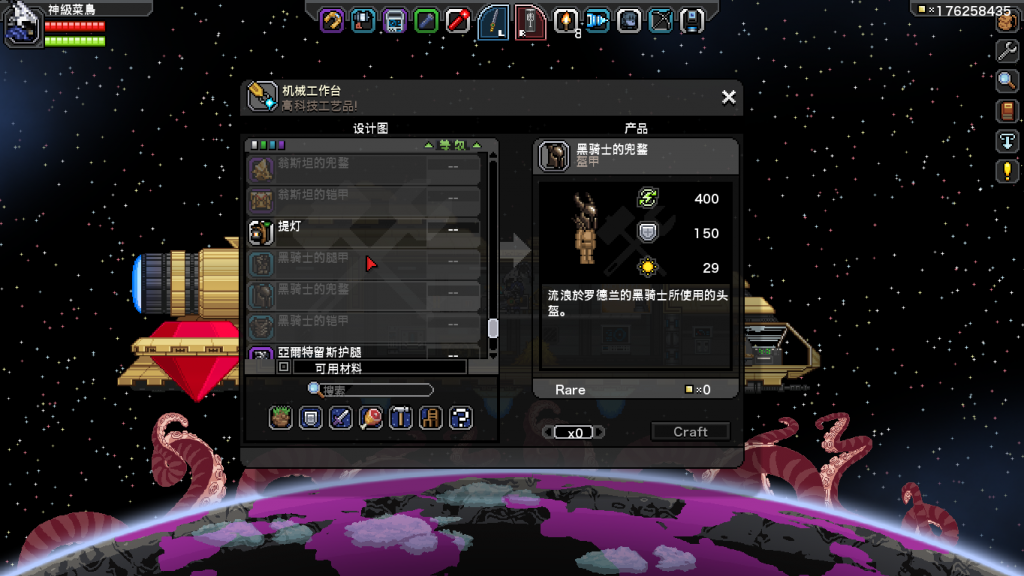The height and width of the screenshot is (576, 1024).
Task: Filter recipes by the sword weapon category
Action: click(341, 418)
